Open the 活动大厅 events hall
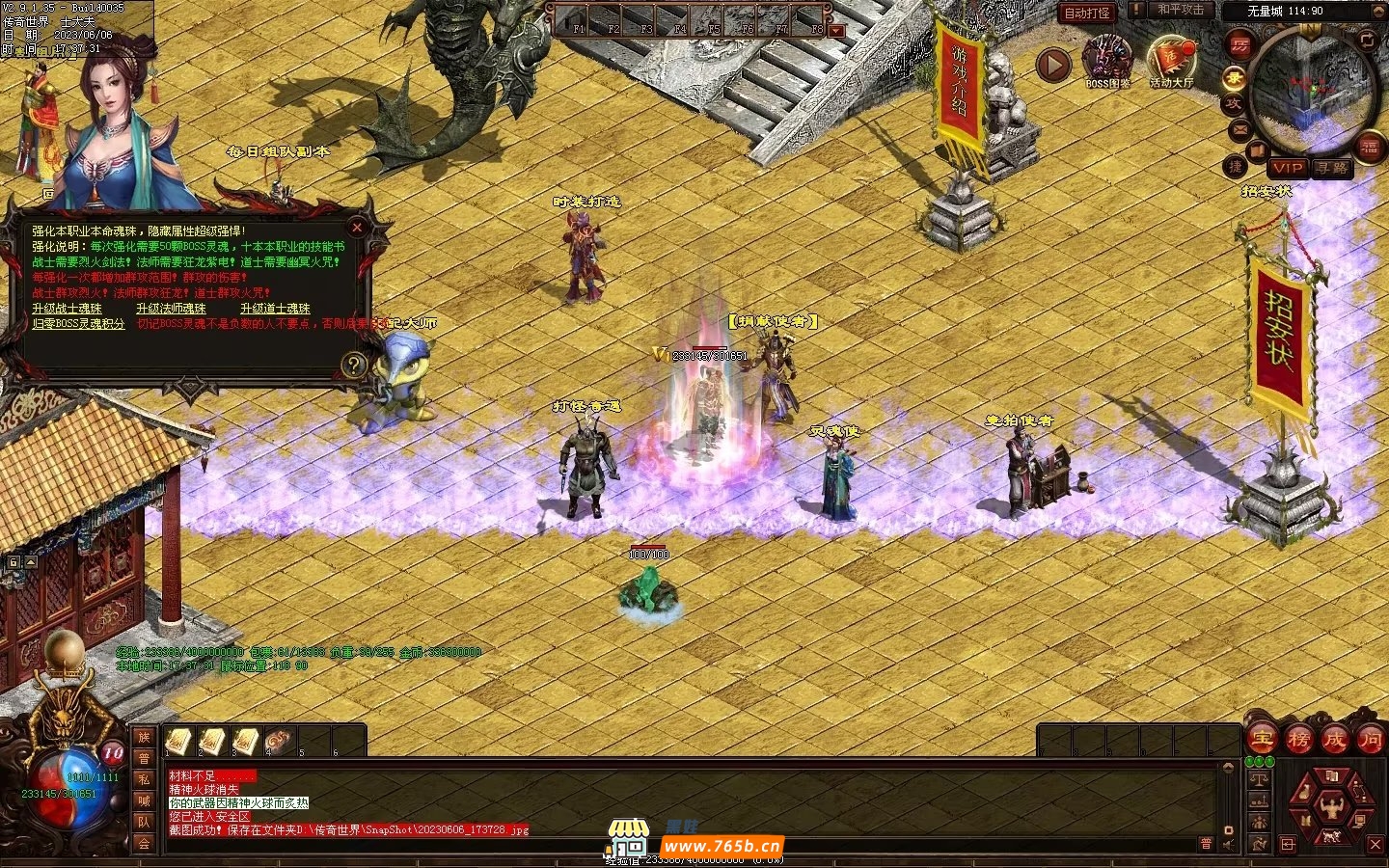 click(x=1171, y=60)
